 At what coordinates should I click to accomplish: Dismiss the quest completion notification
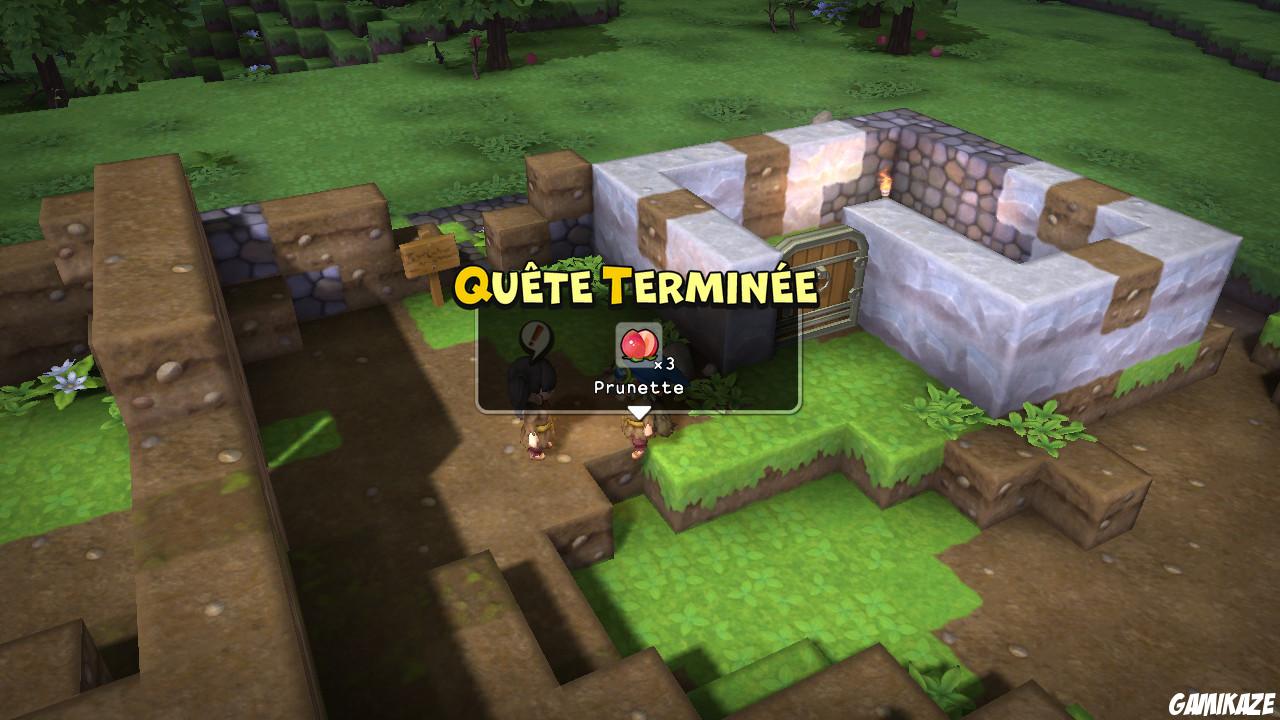pos(640,360)
